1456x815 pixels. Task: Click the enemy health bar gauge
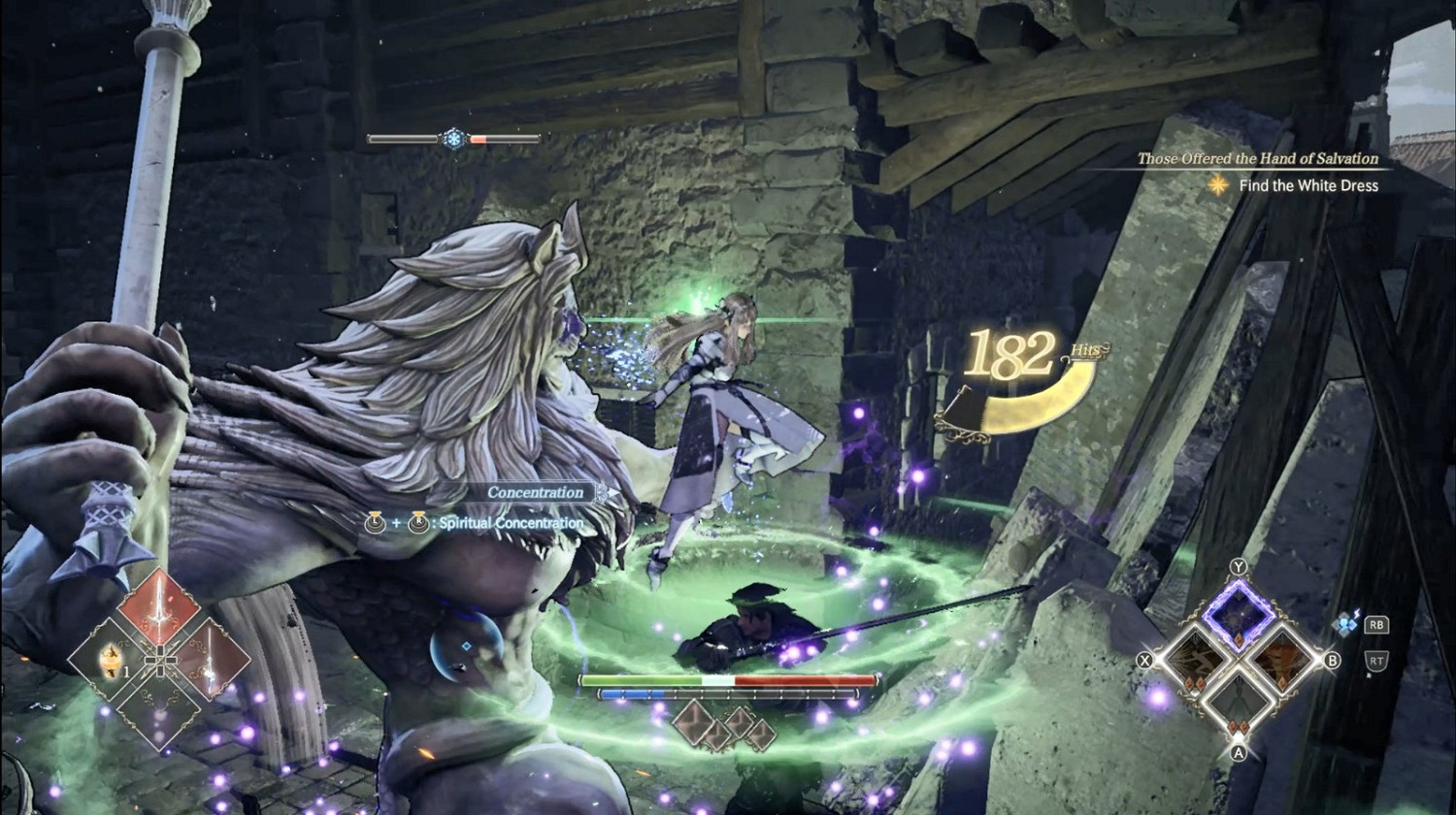[728, 682]
